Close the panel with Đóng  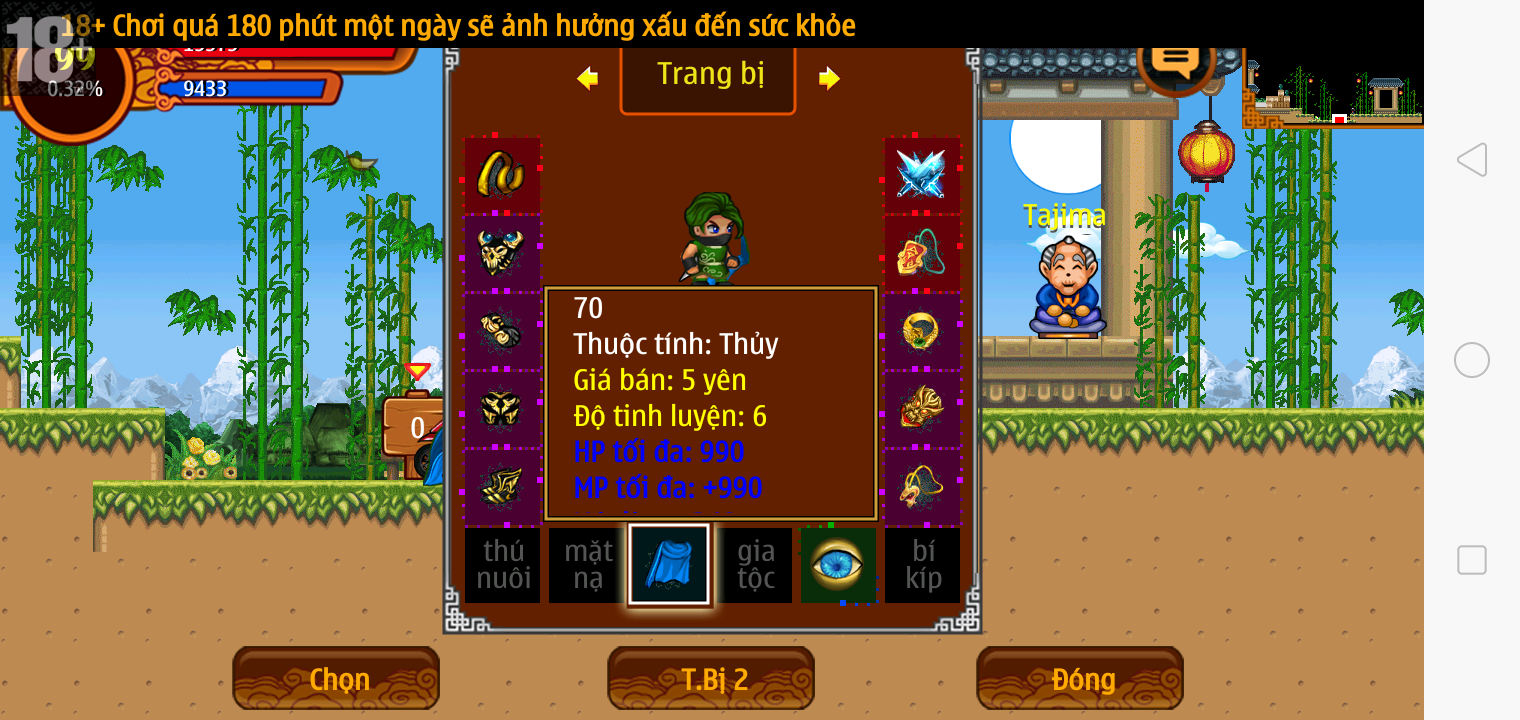(x=1080, y=679)
